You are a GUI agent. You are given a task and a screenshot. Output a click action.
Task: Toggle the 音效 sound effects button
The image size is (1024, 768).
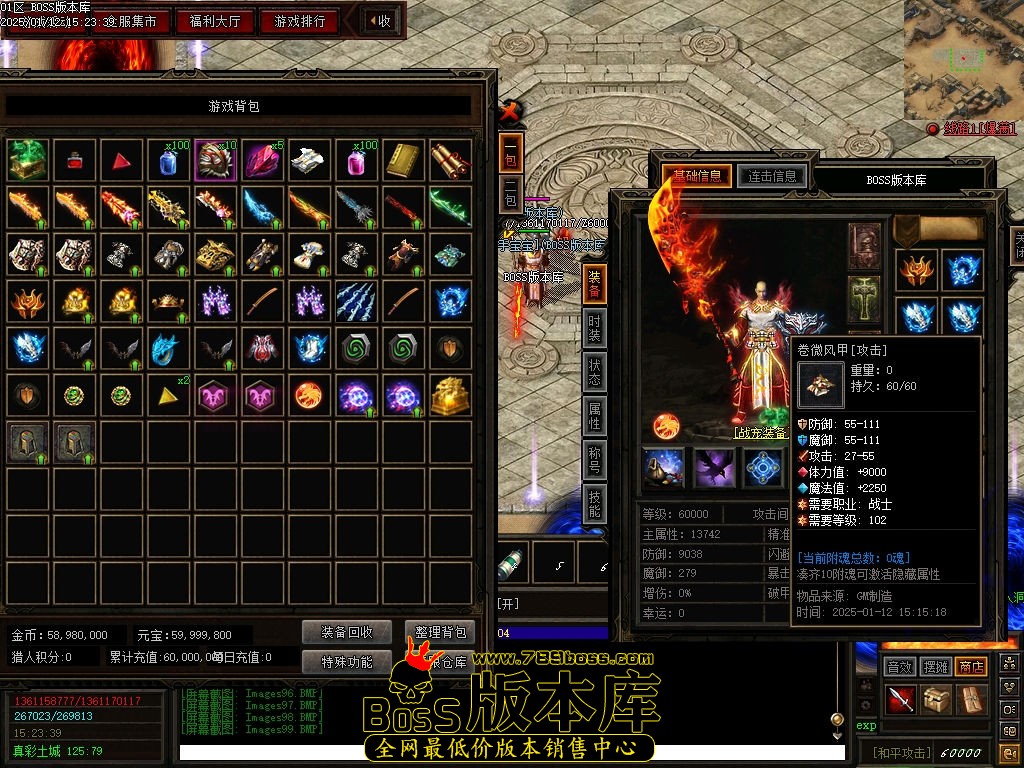[x=900, y=666]
